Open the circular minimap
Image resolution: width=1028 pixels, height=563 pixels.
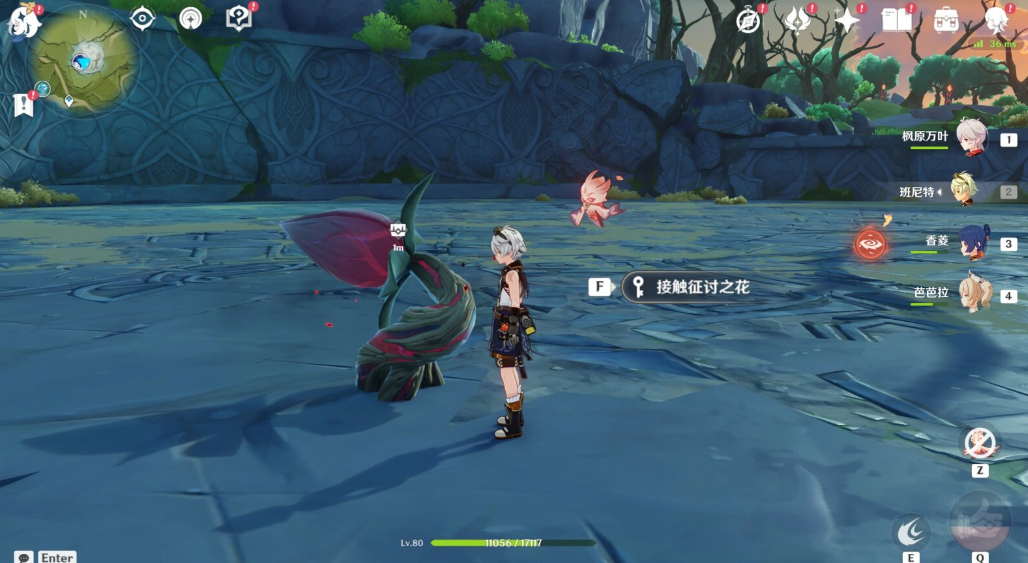[x=82, y=60]
